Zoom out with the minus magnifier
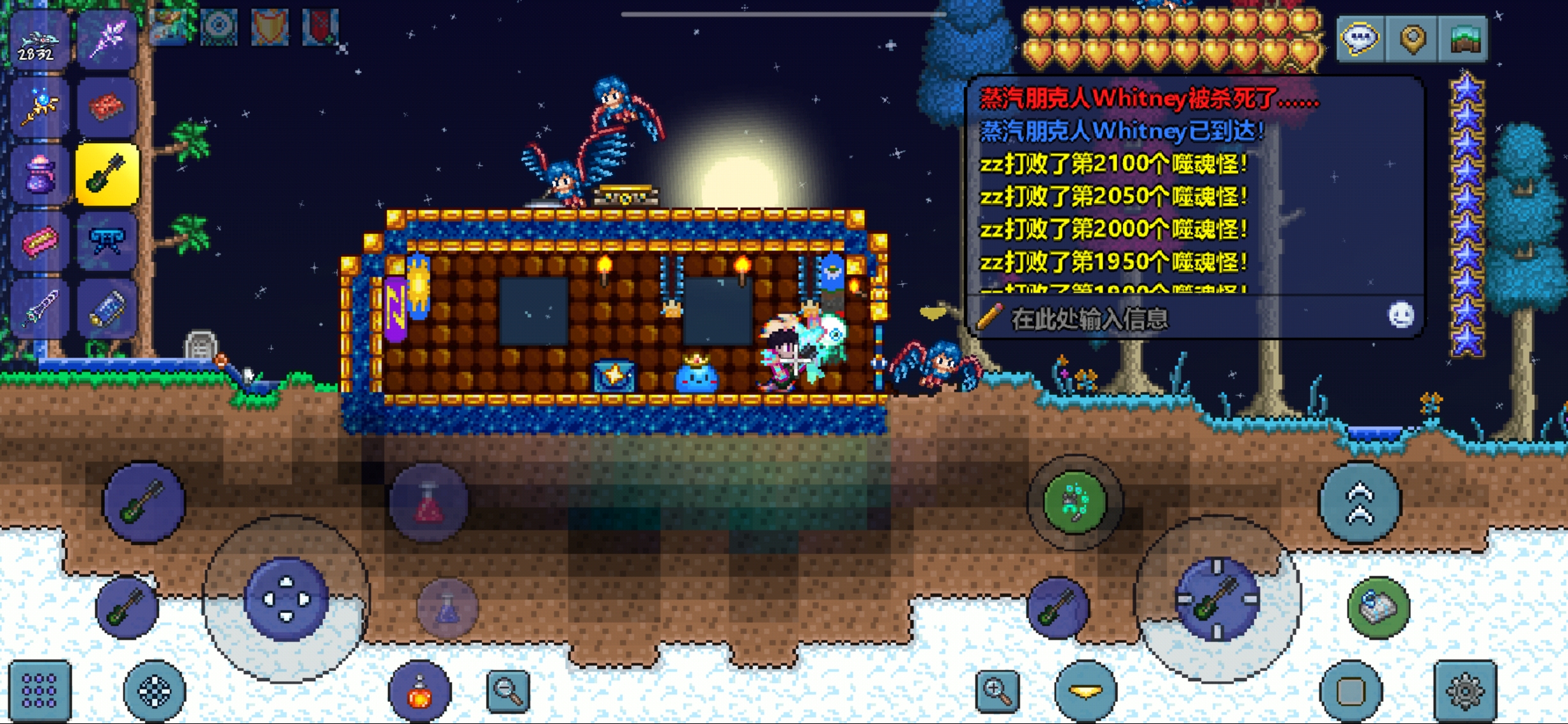 pyautogui.click(x=508, y=690)
